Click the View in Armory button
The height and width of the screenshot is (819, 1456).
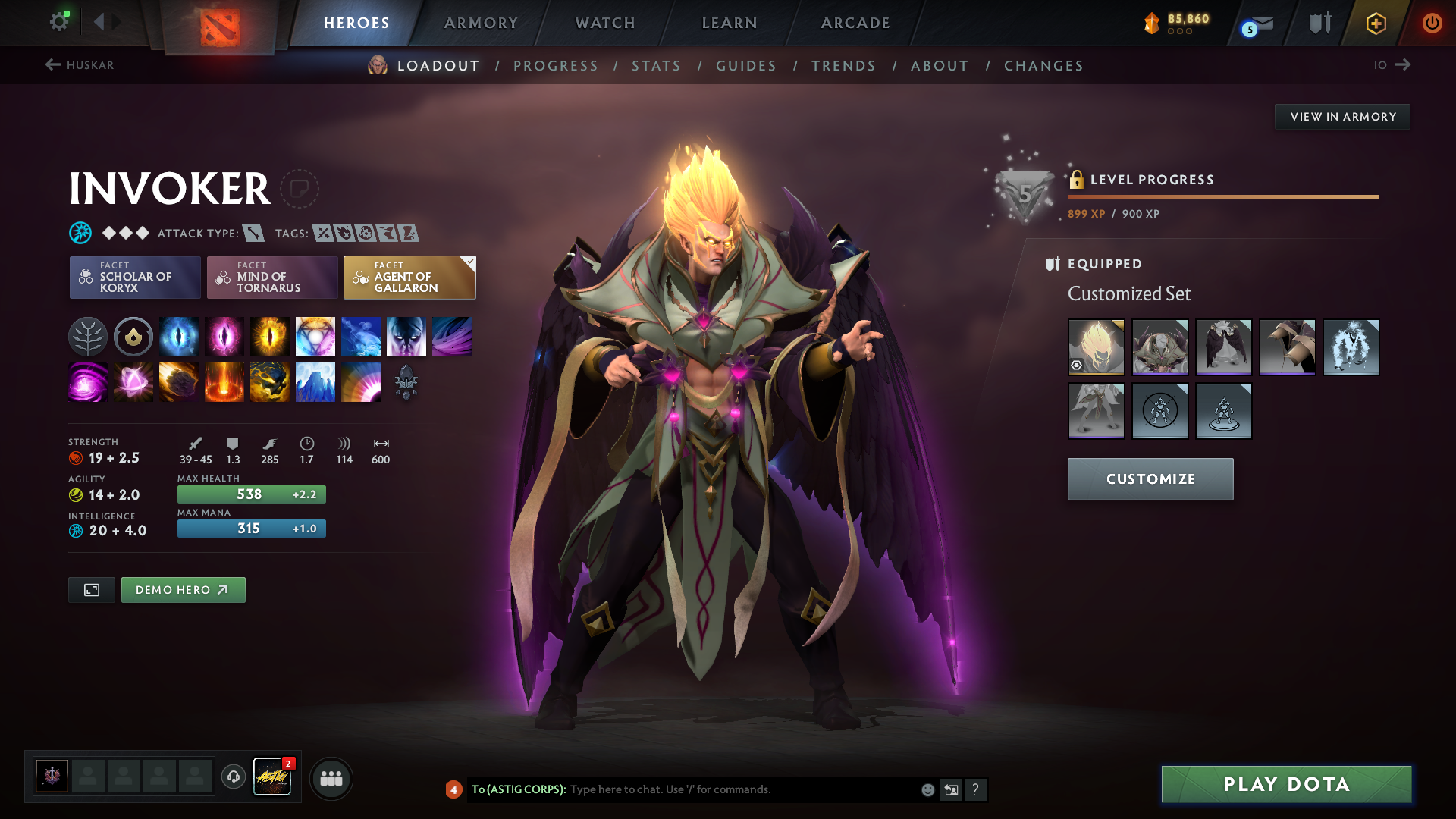pos(1342,117)
